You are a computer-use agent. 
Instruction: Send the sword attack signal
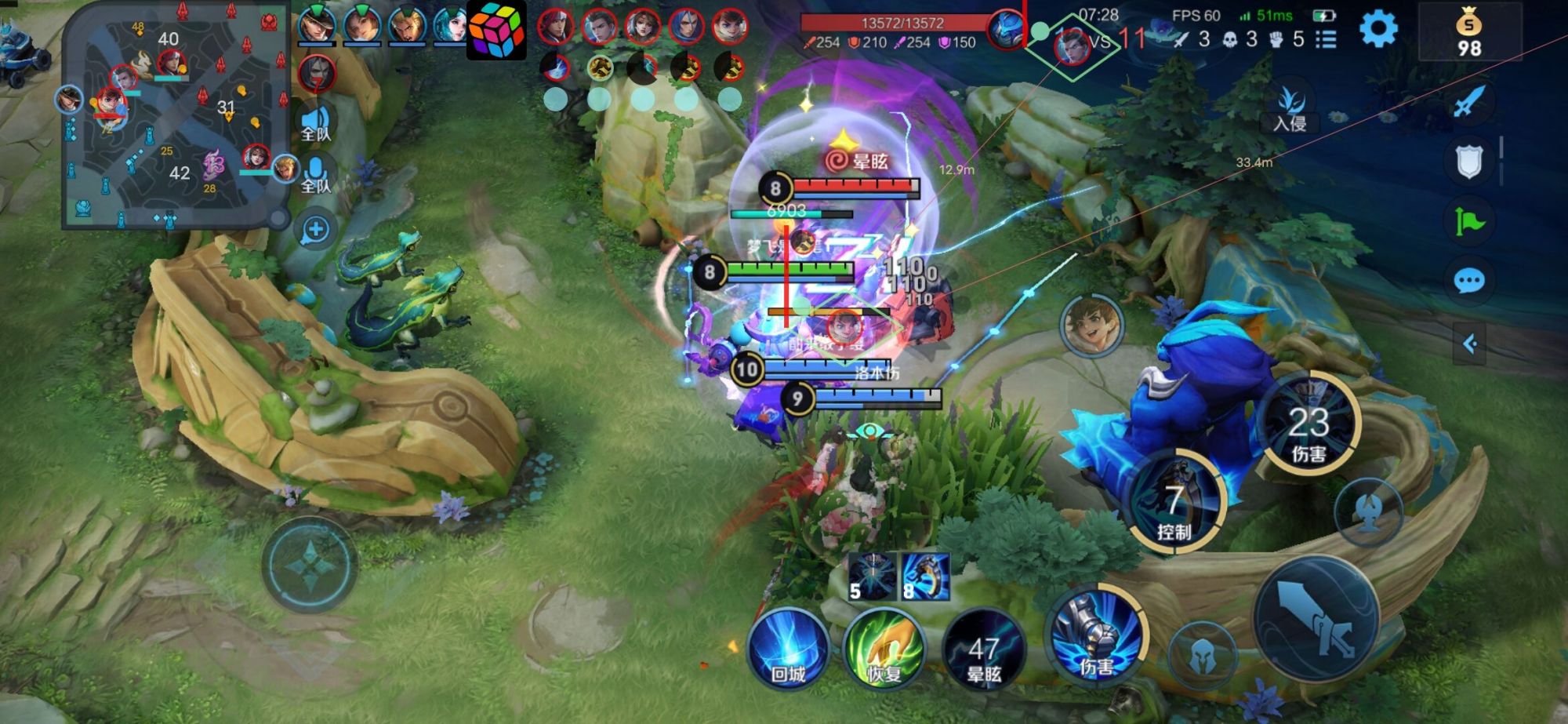[1469, 103]
